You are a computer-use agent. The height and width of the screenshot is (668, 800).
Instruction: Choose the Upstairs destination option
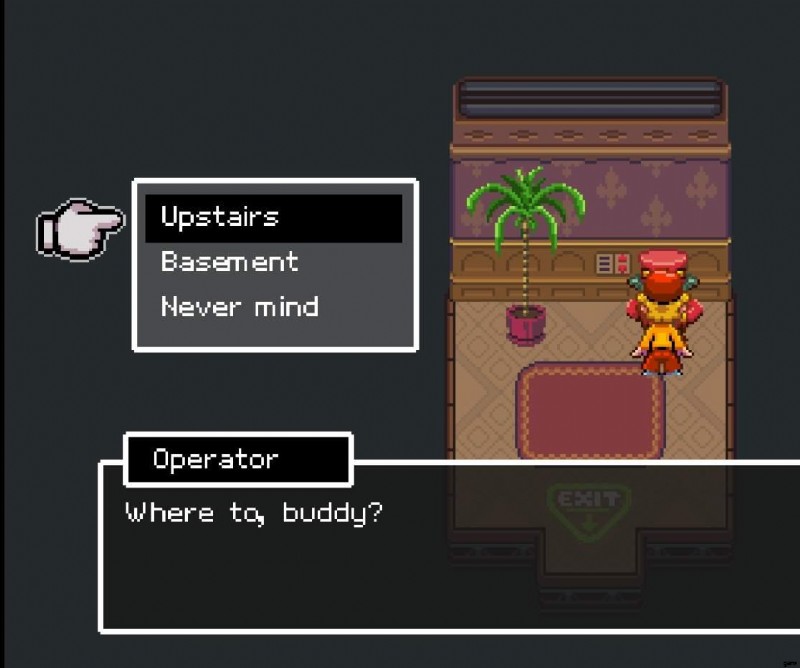(x=220, y=217)
